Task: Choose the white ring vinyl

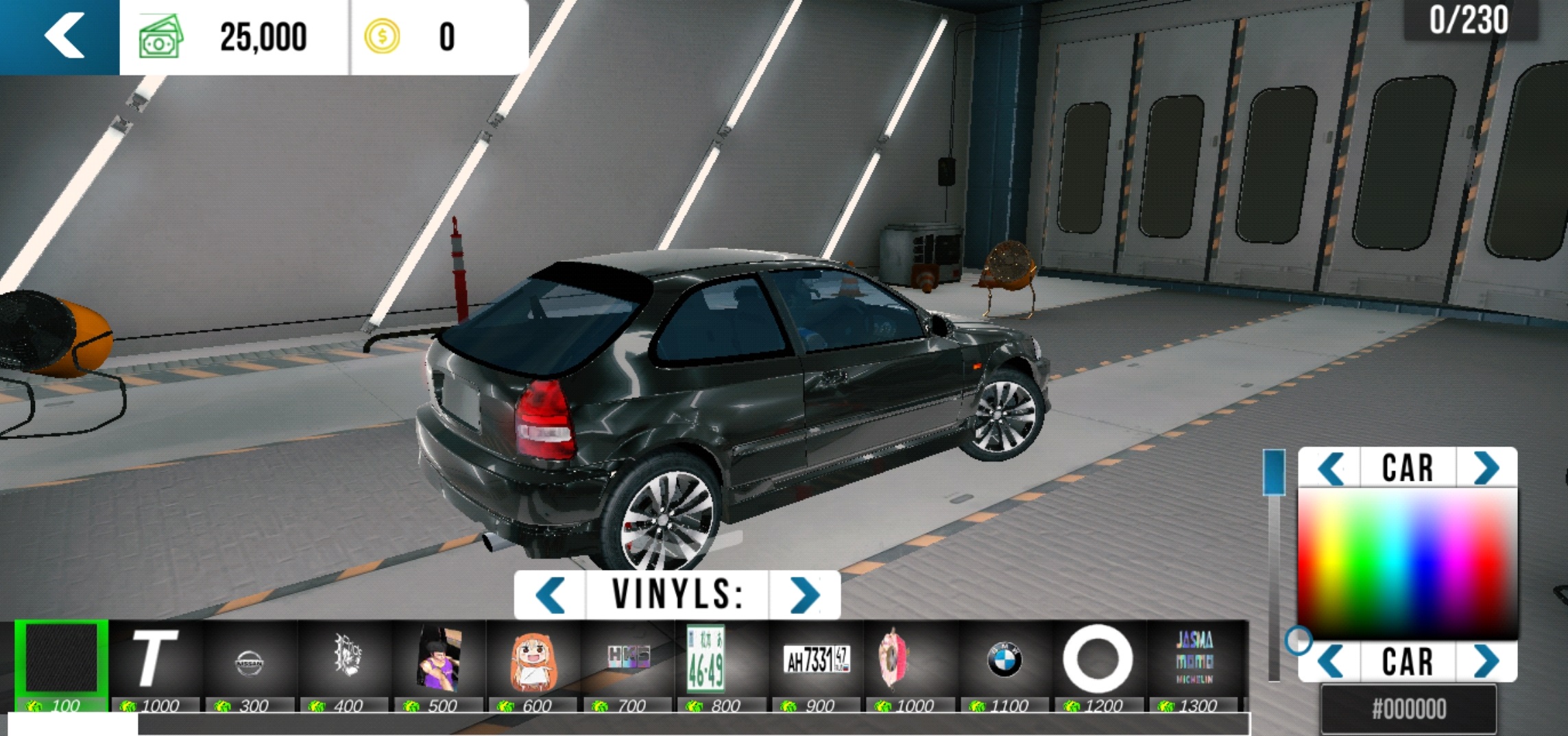Action: point(1097,658)
